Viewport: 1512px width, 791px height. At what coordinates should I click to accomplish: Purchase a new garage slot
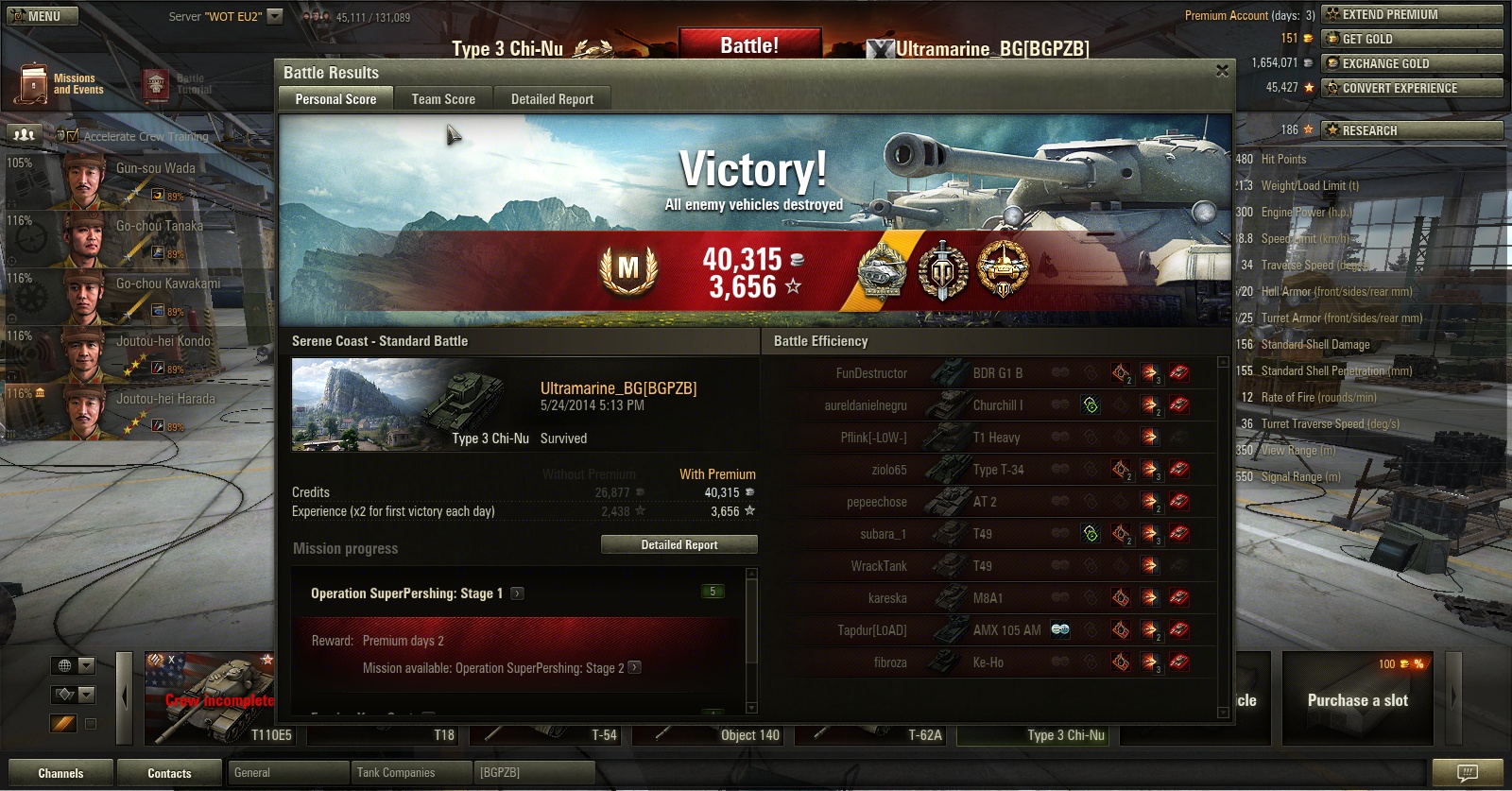(x=1357, y=699)
